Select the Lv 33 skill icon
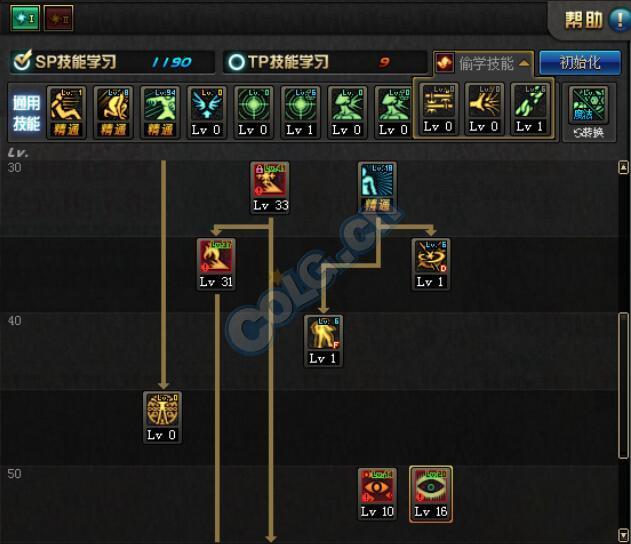This screenshot has width=631, height=544. pyautogui.click(x=270, y=185)
